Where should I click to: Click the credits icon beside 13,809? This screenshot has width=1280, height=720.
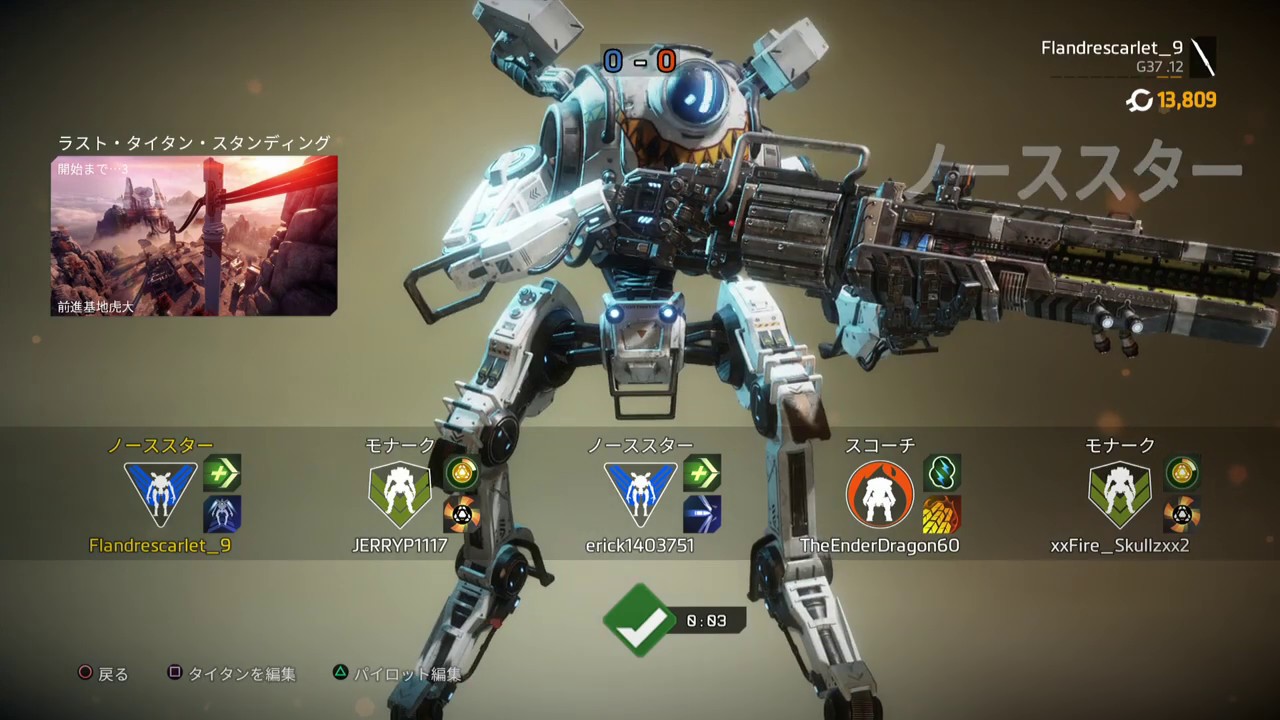point(1139,100)
